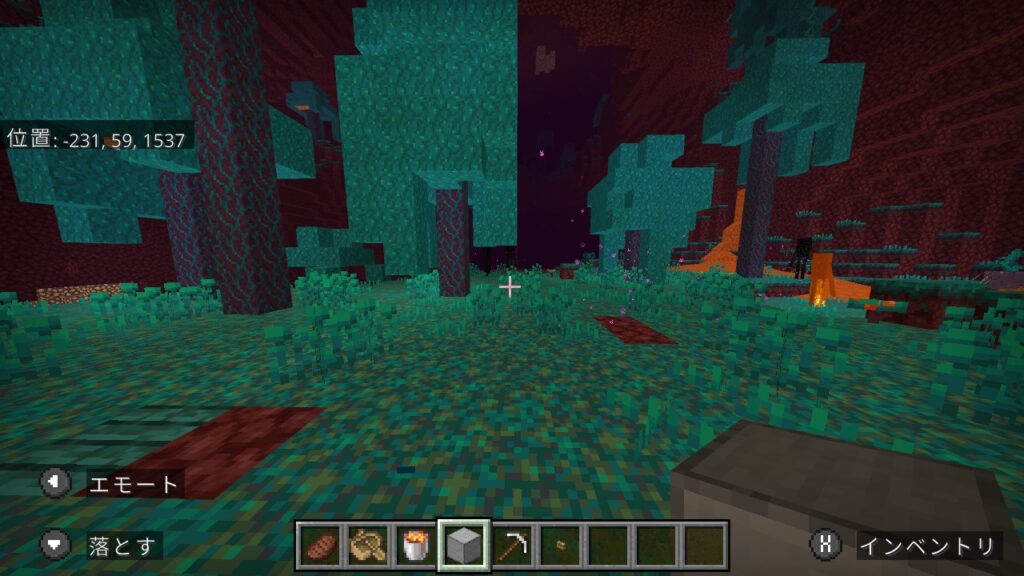
Task: Choose the stone block hotbar slot
Action: [464, 546]
